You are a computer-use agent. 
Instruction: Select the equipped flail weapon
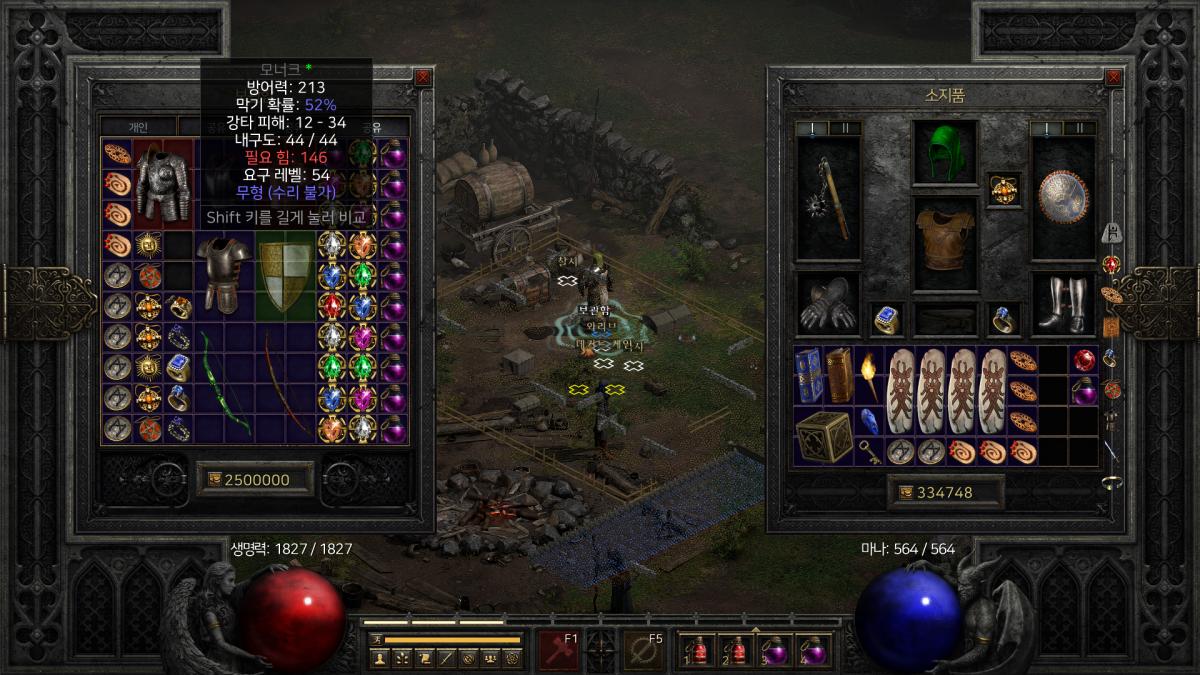[828, 198]
